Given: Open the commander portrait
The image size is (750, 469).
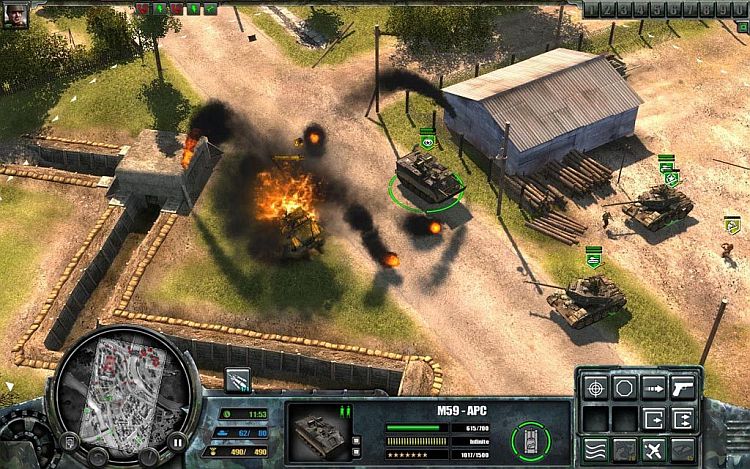Looking at the screenshot, I should tap(15, 14).
